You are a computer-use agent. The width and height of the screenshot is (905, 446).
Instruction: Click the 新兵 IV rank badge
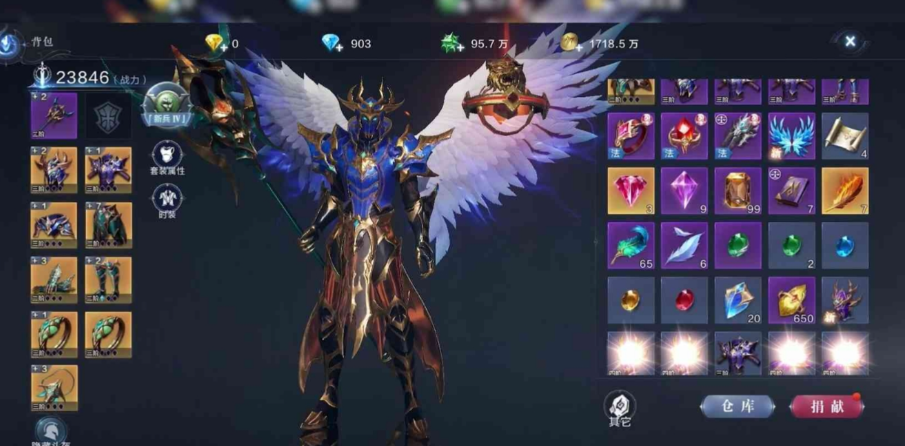coord(165,105)
